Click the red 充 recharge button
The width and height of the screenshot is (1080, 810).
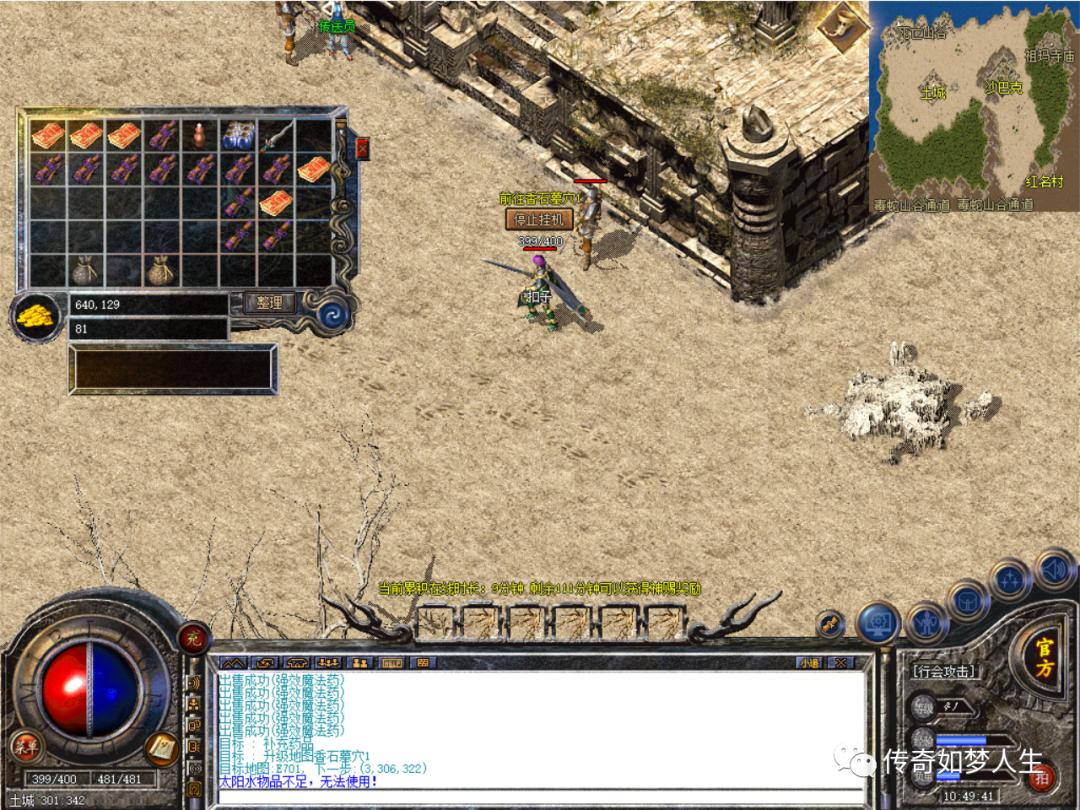pos(193,636)
